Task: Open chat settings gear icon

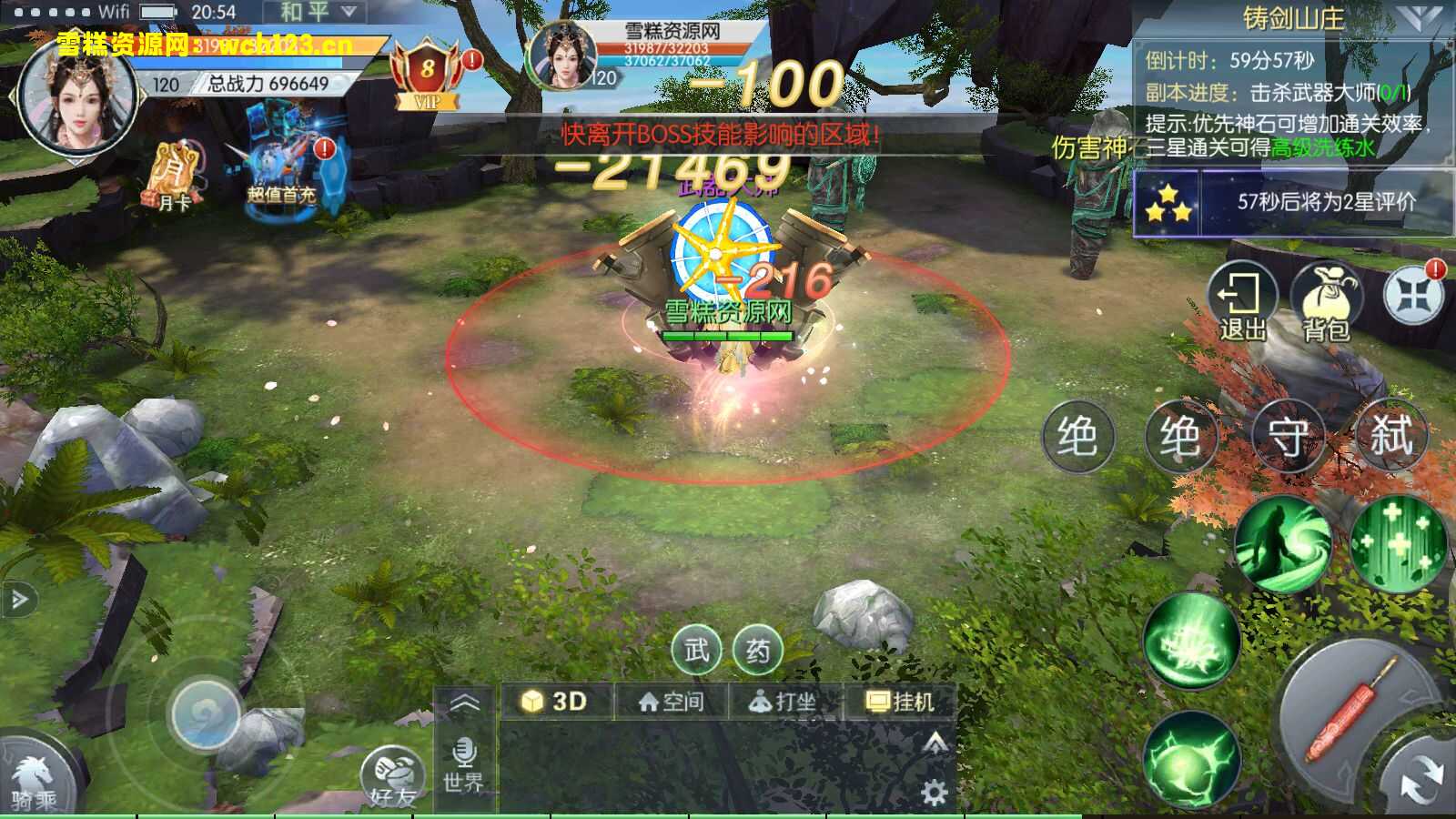Action: 934,793
